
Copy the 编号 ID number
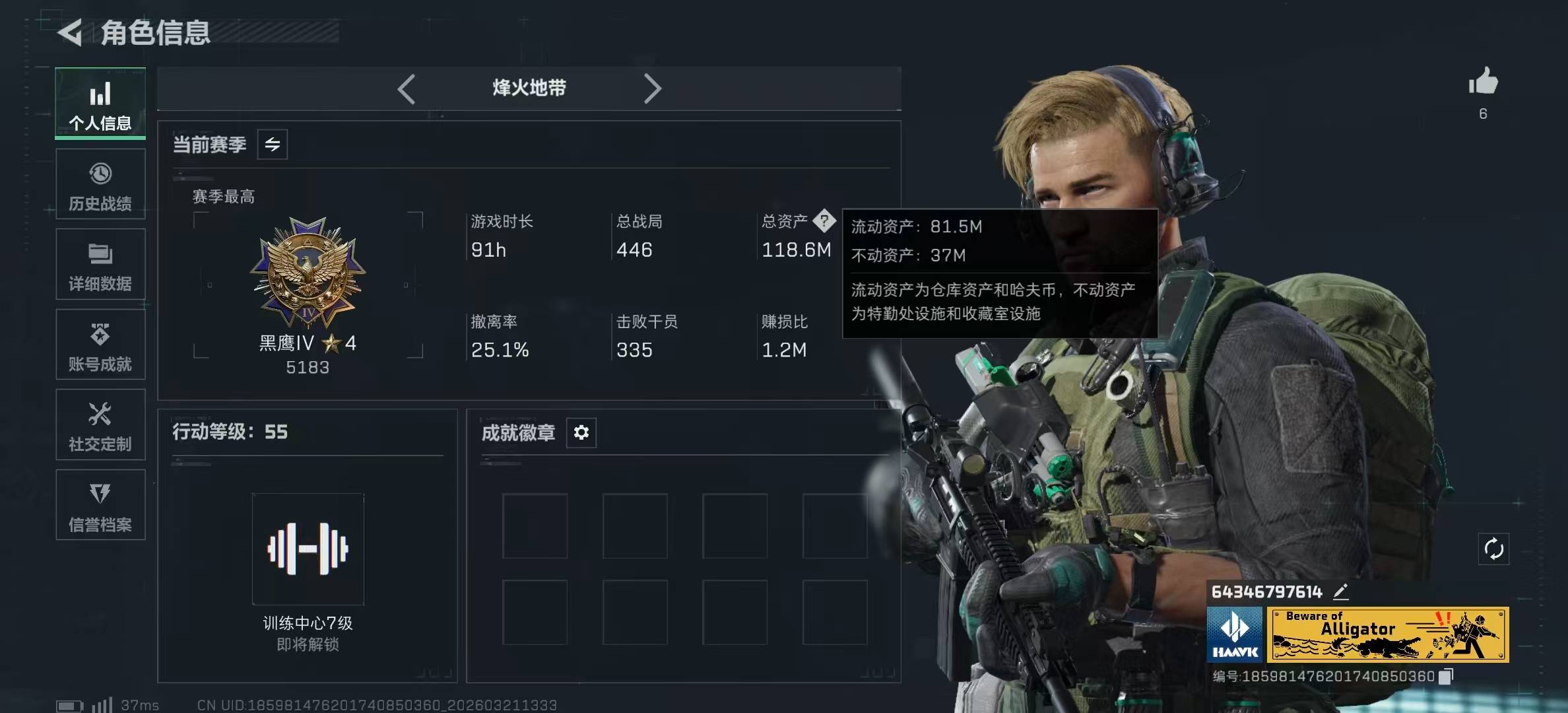[1446, 676]
